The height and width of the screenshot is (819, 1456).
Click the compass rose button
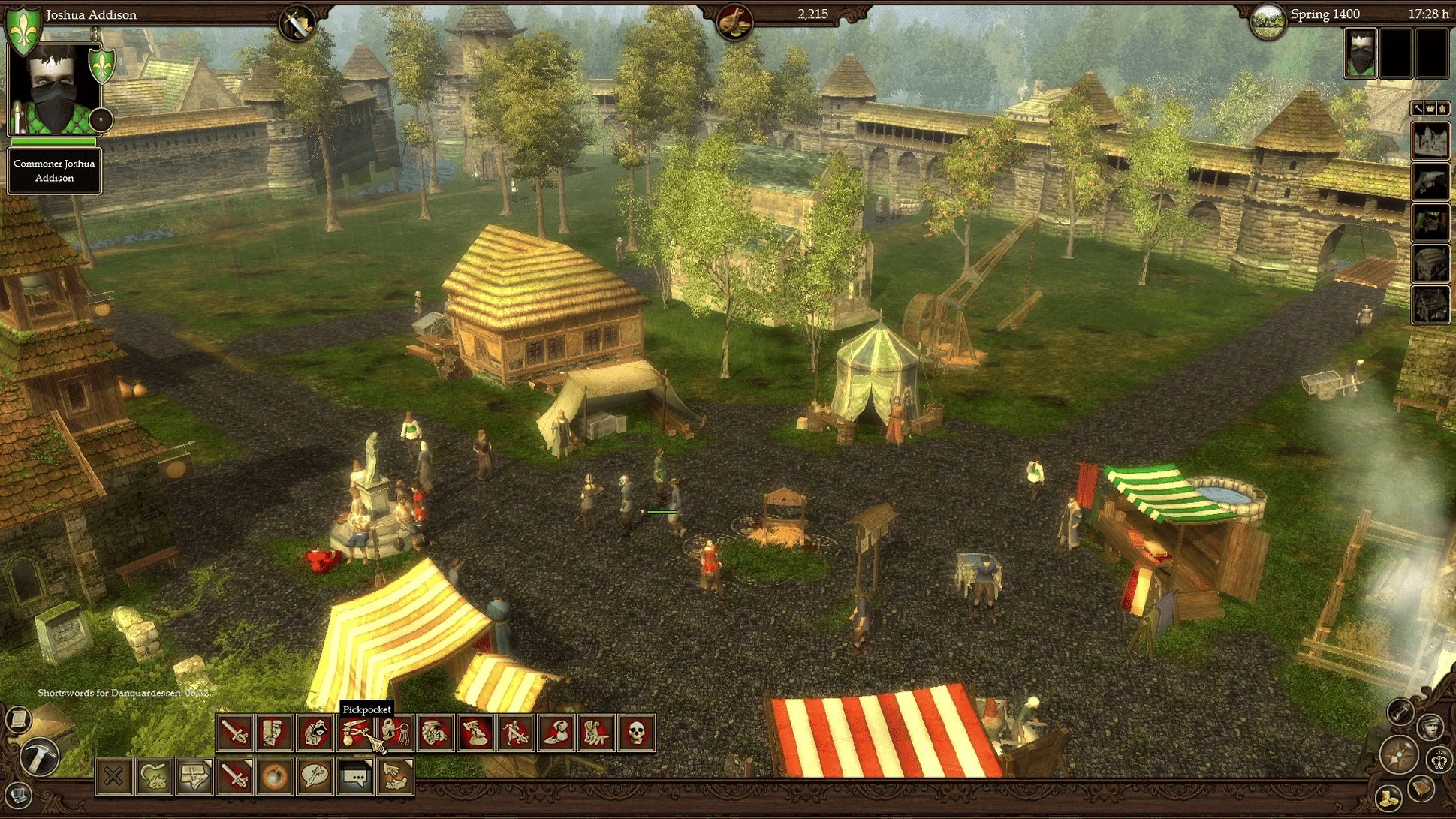click(1398, 755)
